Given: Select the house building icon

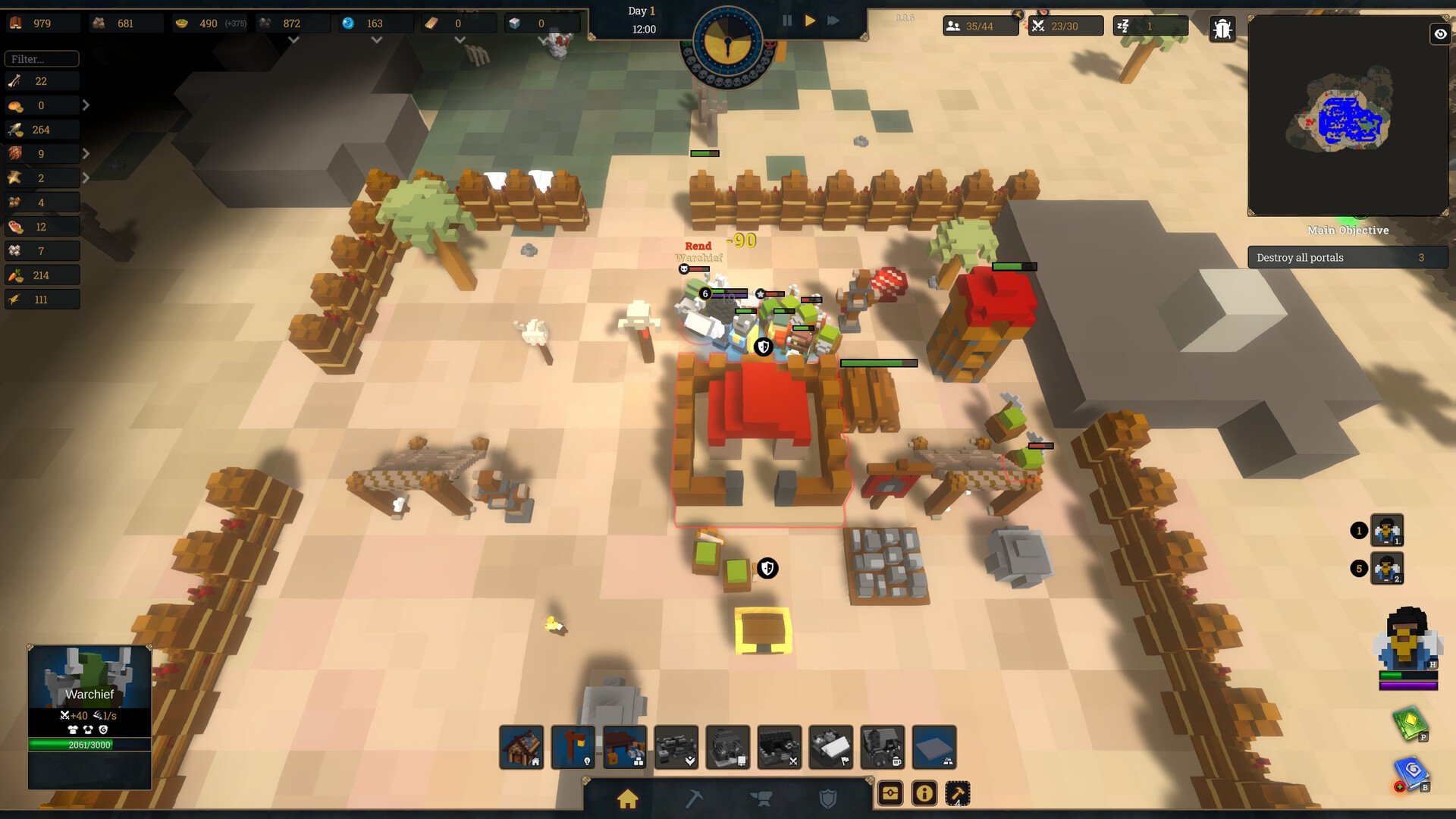Looking at the screenshot, I should click(522, 748).
